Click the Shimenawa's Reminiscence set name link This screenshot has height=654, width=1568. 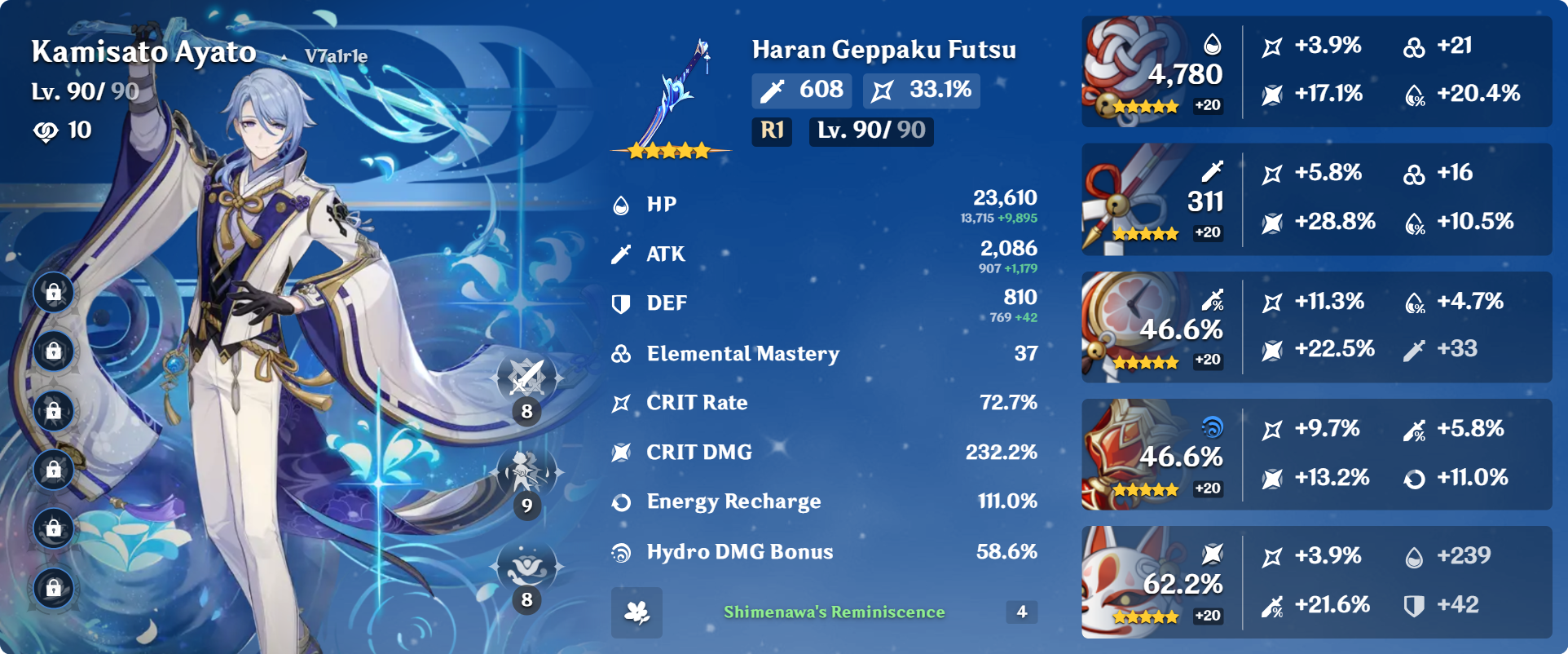click(x=833, y=610)
